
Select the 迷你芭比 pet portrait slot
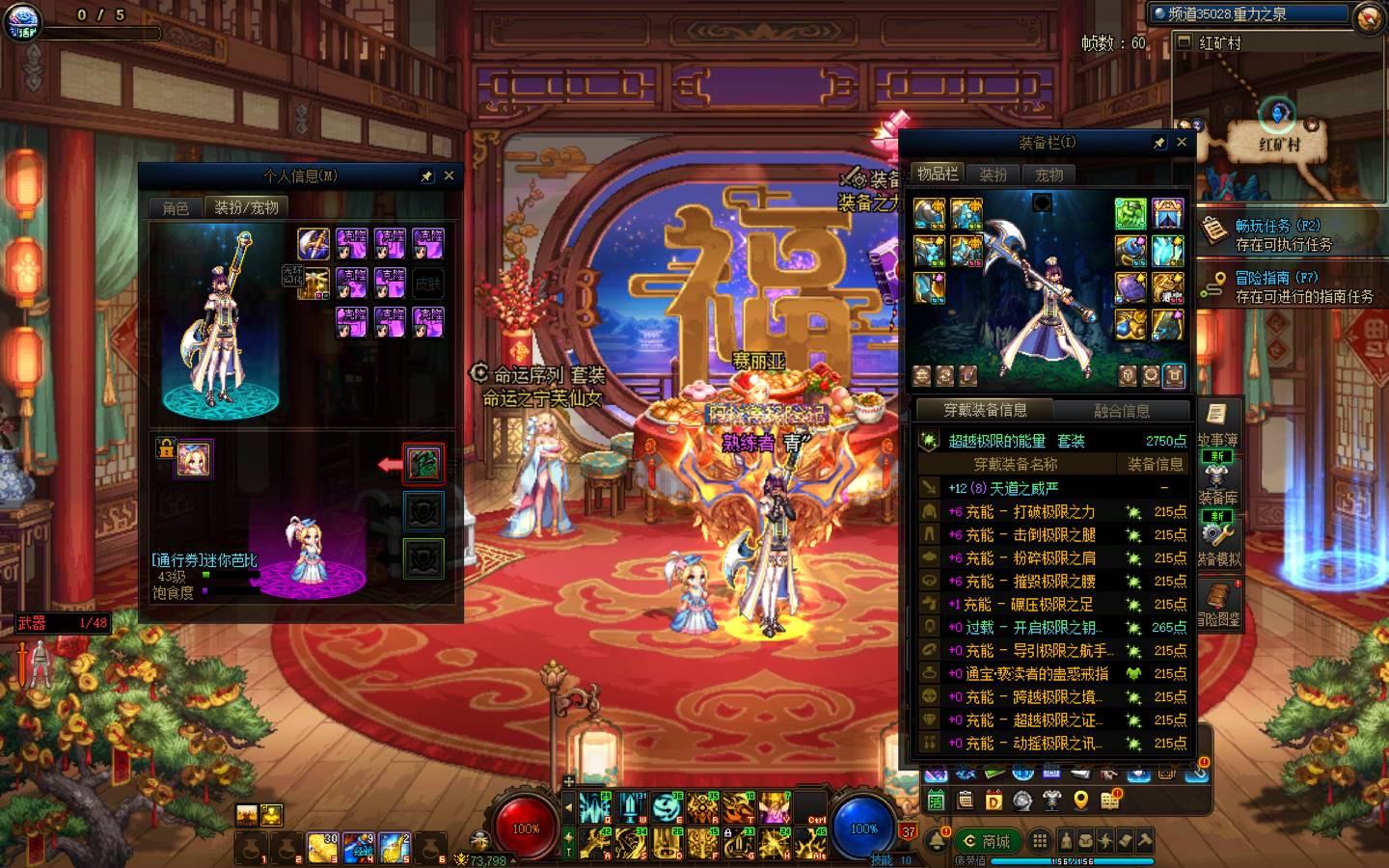click(194, 459)
